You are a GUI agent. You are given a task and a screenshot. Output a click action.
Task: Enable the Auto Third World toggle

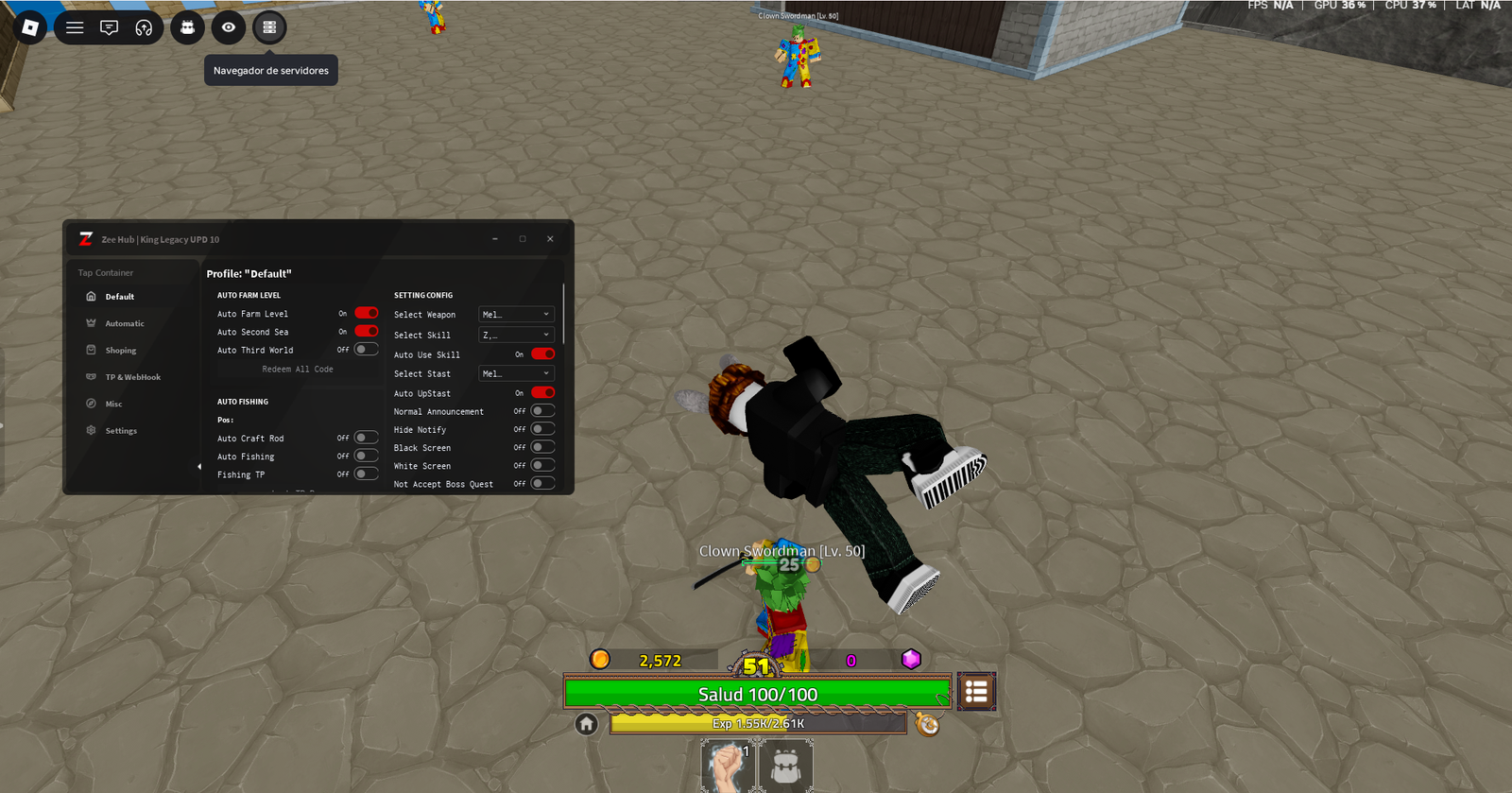point(366,349)
